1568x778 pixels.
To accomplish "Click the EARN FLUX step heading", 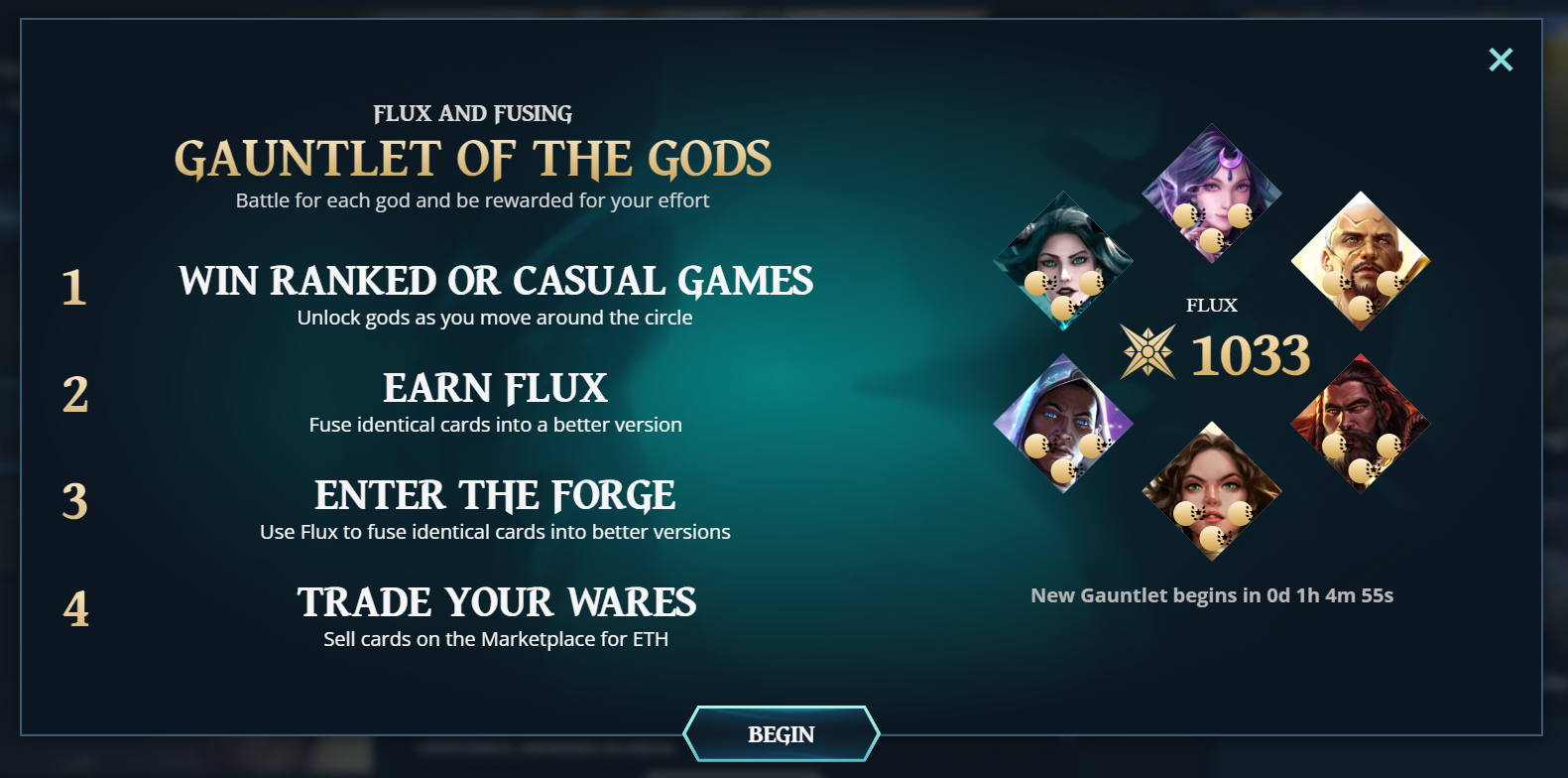I will (495, 389).
